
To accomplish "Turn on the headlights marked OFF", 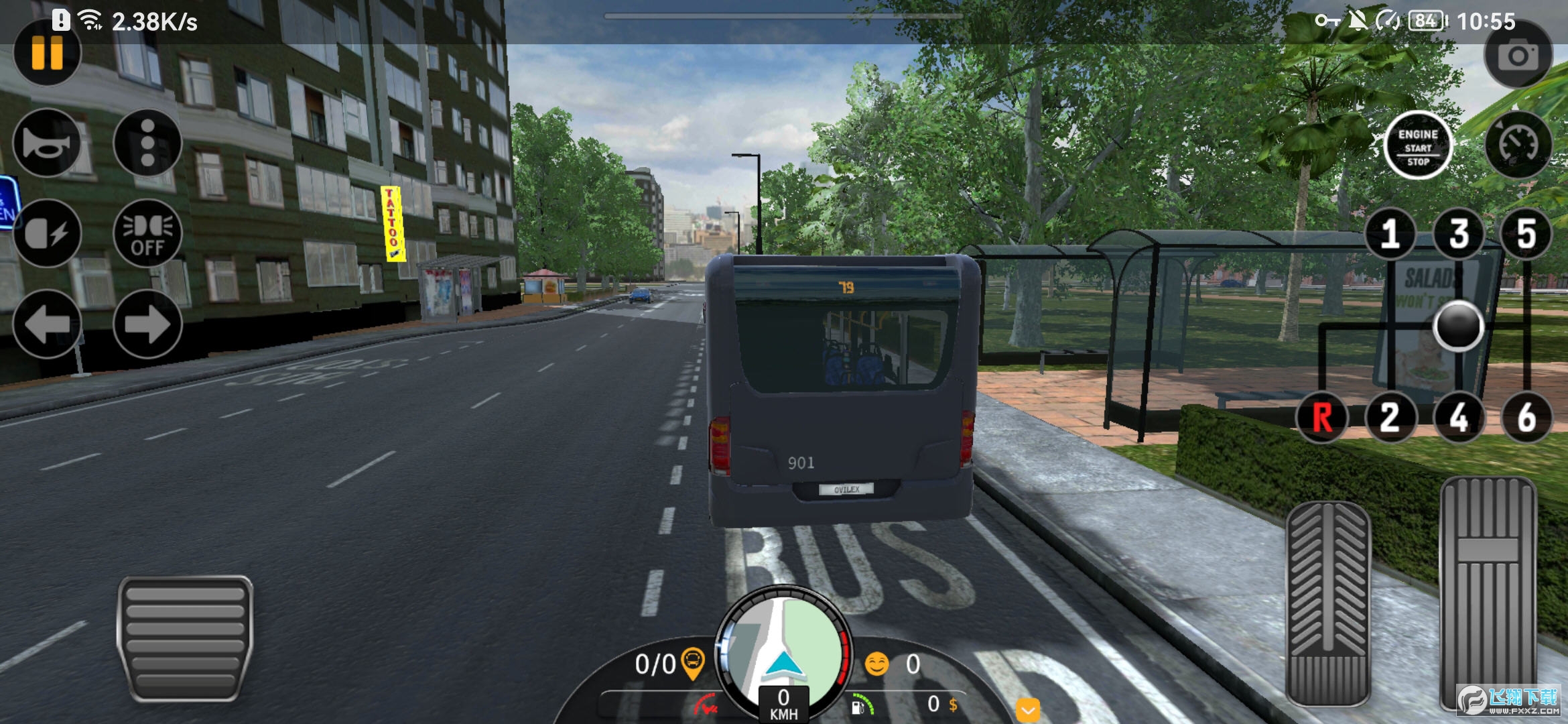I will click(147, 233).
